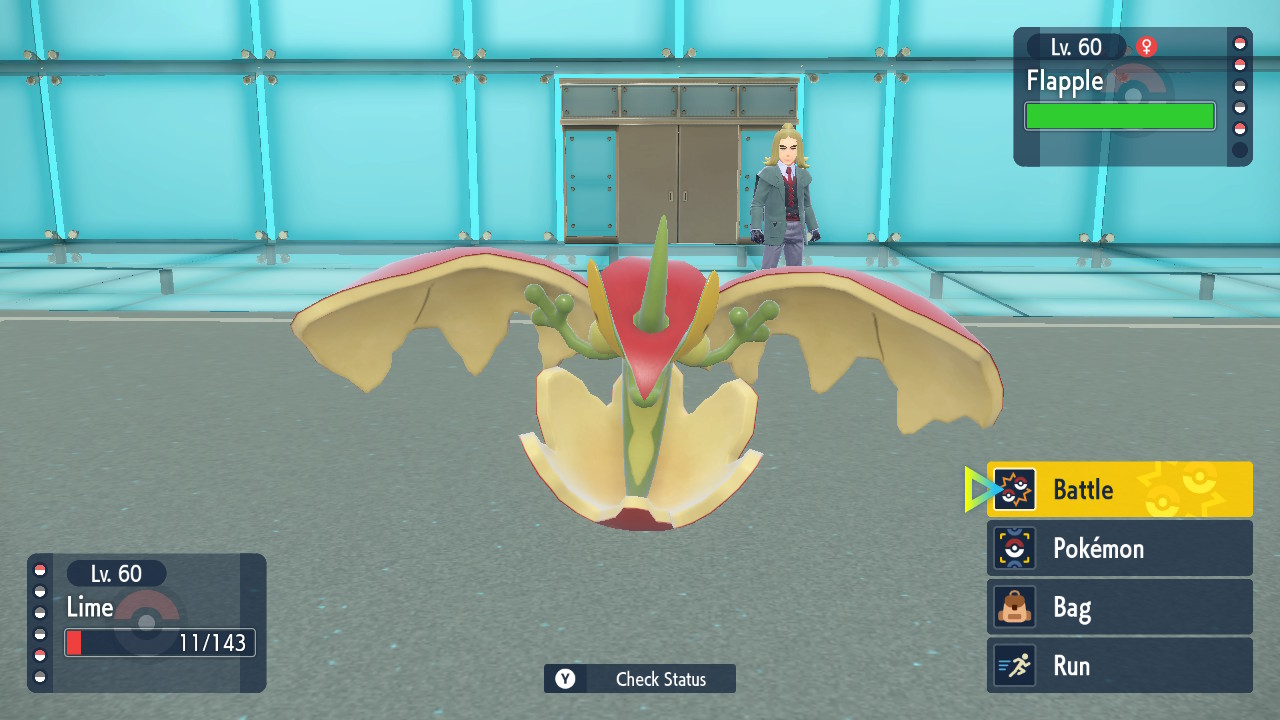Open the Pokémon party menu
Viewport: 1280px width, 720px height.
point(1119,548)
